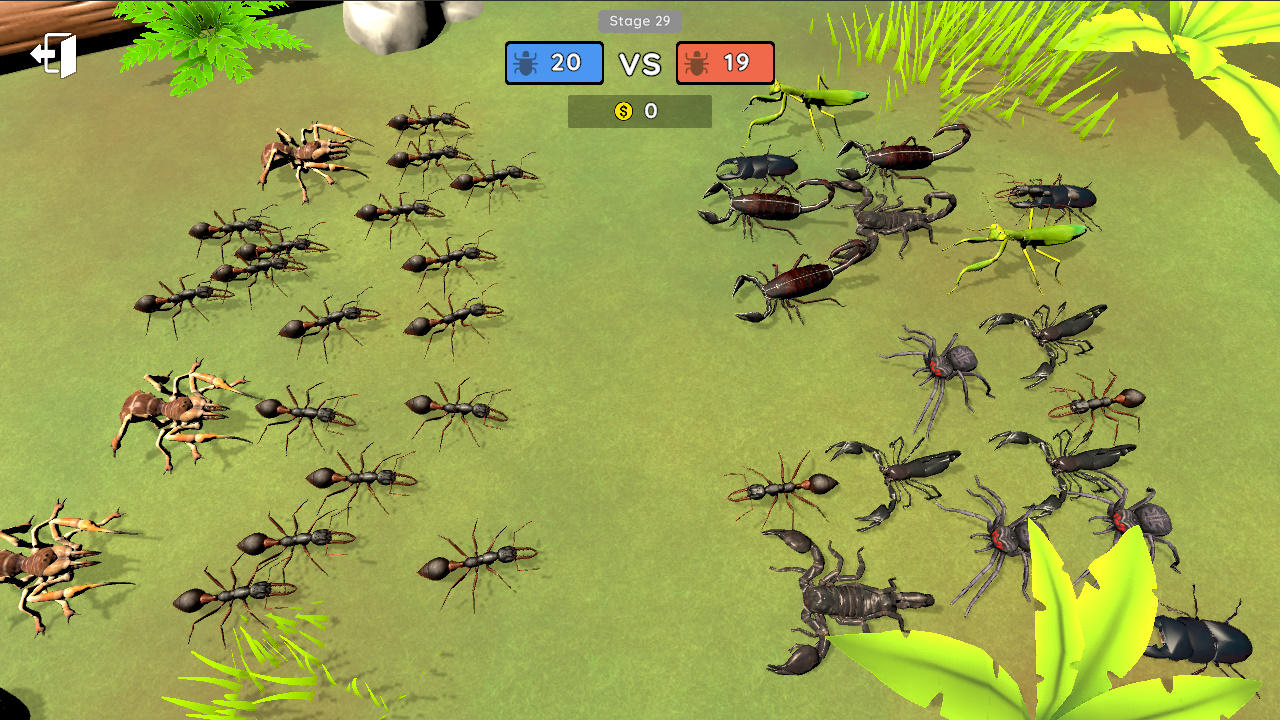Click the Stage 29 label
Viewport: 1280px width, 720px height.
640,20
